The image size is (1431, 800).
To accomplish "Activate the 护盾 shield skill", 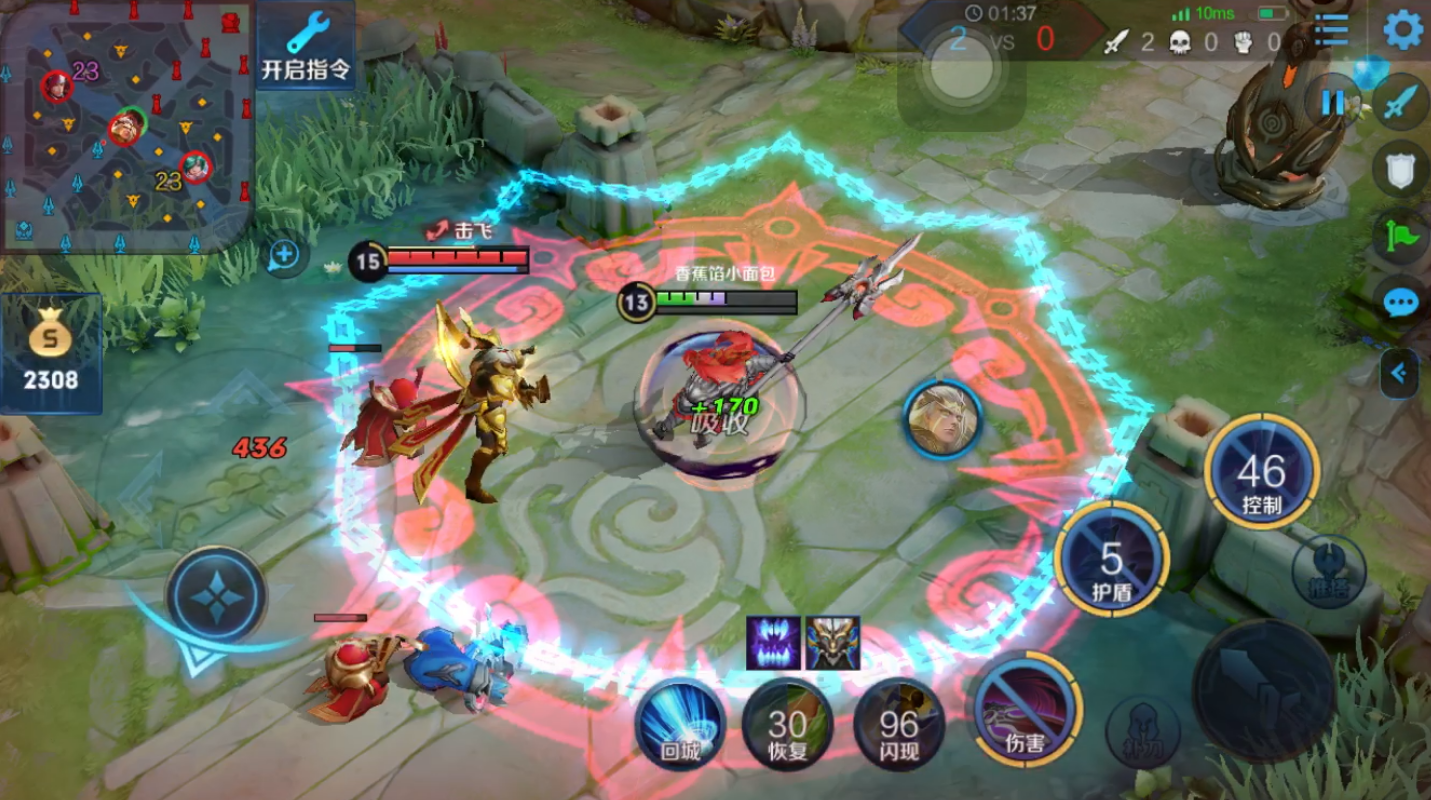I will (1111, 559).
